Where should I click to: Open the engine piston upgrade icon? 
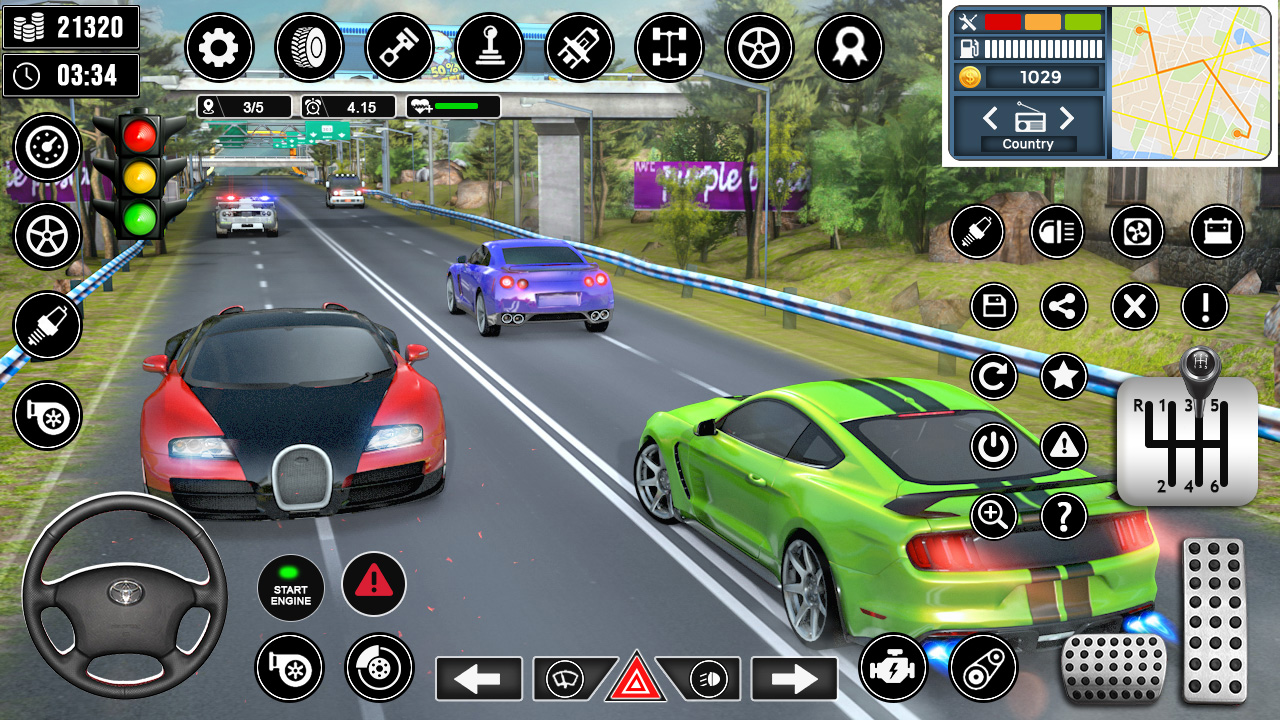tap(400, 47)
